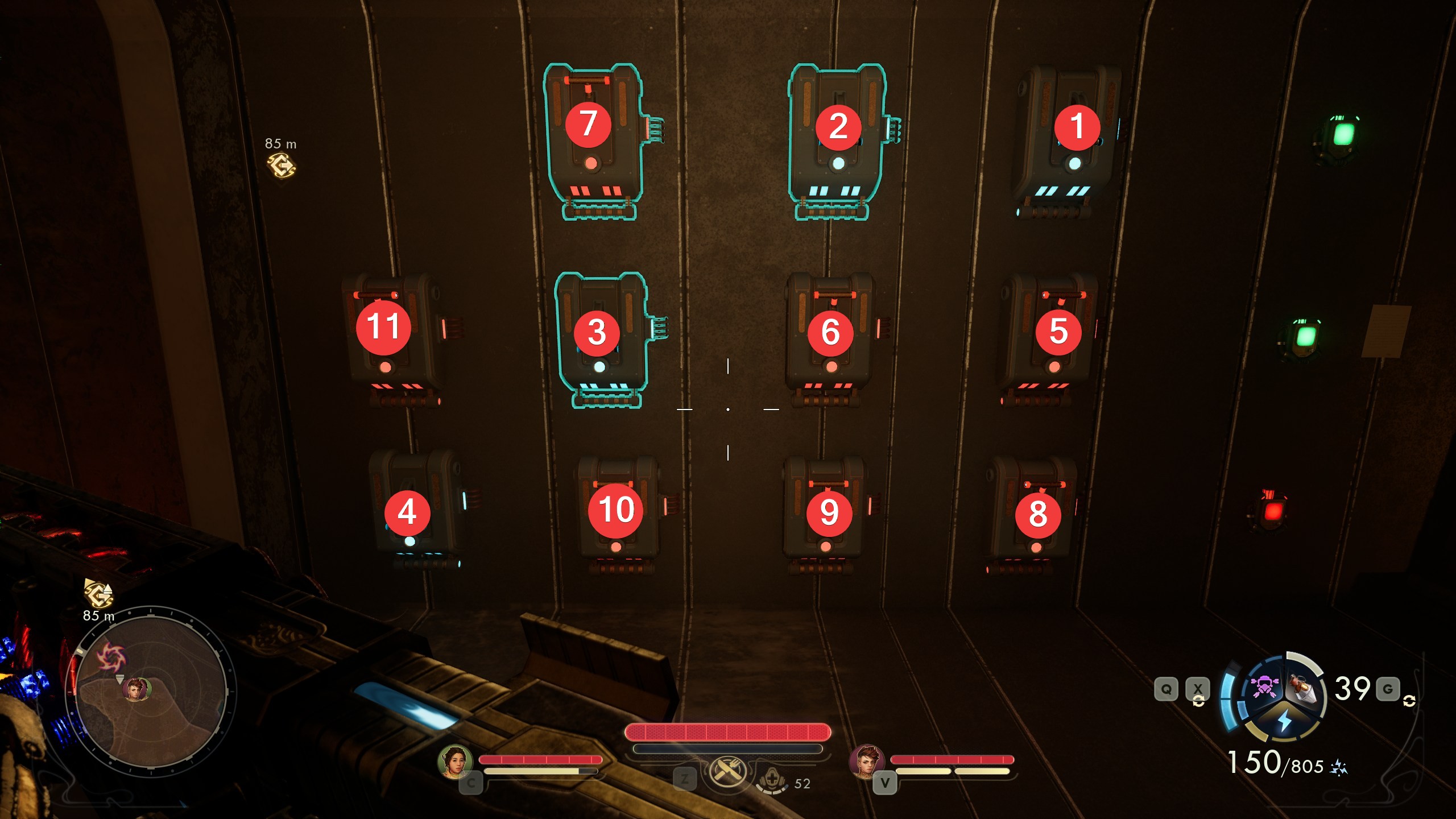Click the companion portrait bound to V
The height and width of the screenshot is (819, 1456).
[x=867, y=762]
